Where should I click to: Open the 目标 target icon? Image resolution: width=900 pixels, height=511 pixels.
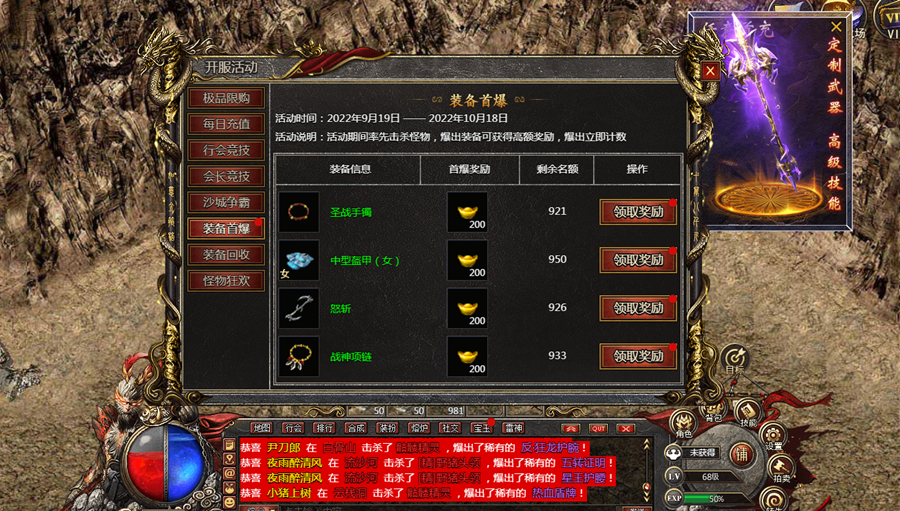[x=736, y=361]
